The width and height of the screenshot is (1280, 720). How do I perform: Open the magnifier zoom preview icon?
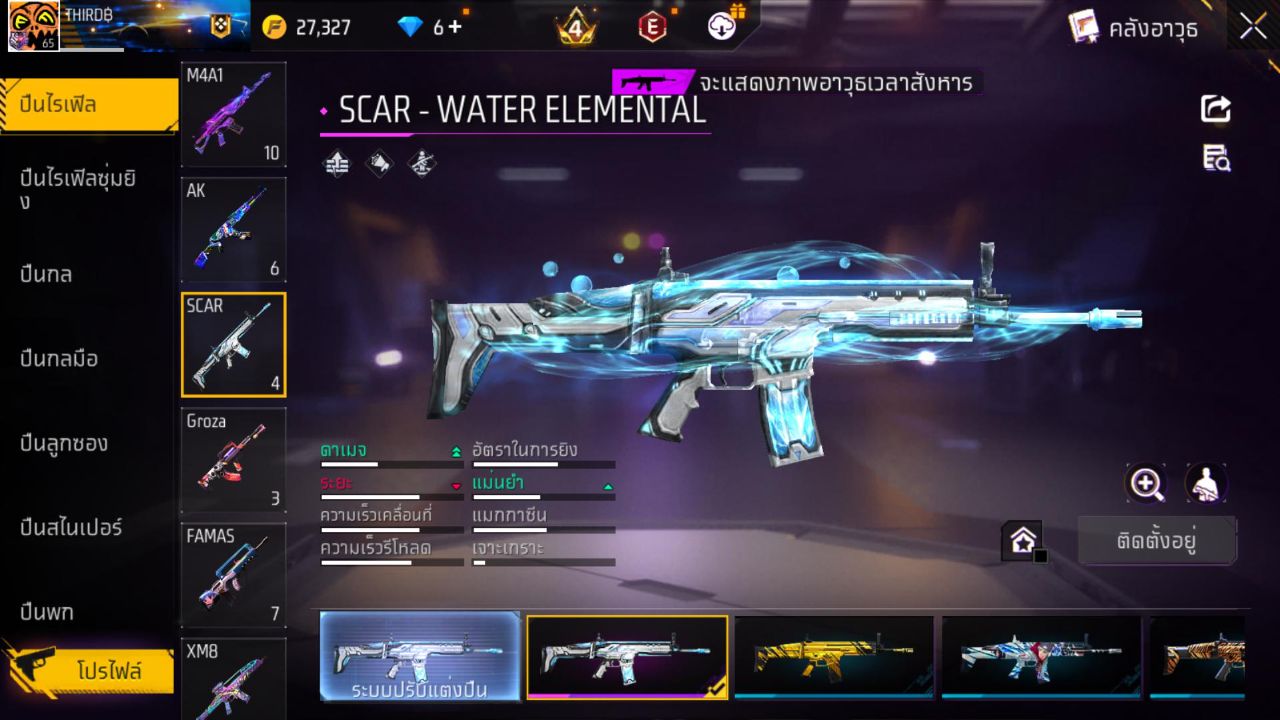(1146, 484)
